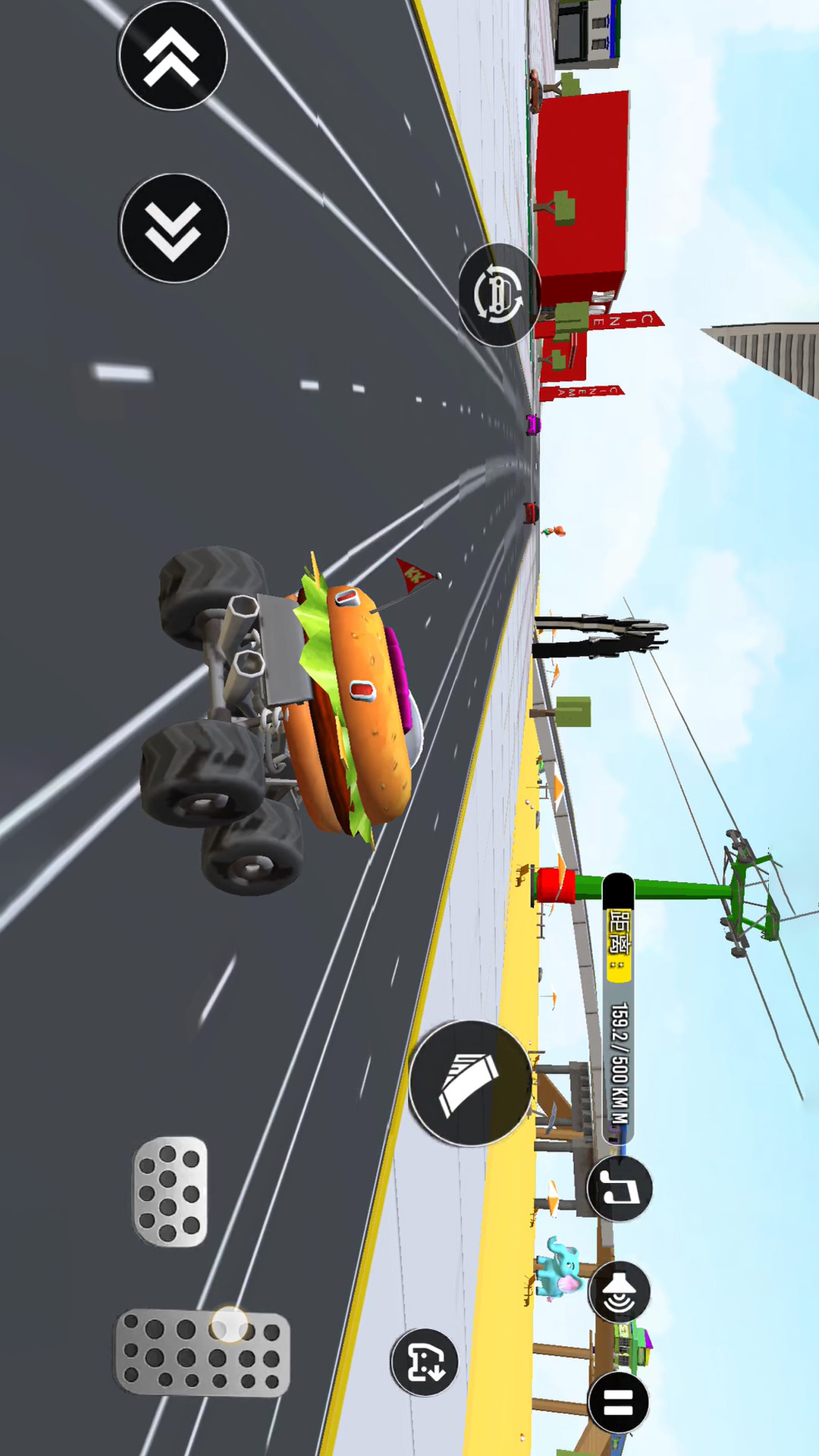Step on the small brake pedal
This screenshot has height=1456, width=819.
click(171, 1191)
